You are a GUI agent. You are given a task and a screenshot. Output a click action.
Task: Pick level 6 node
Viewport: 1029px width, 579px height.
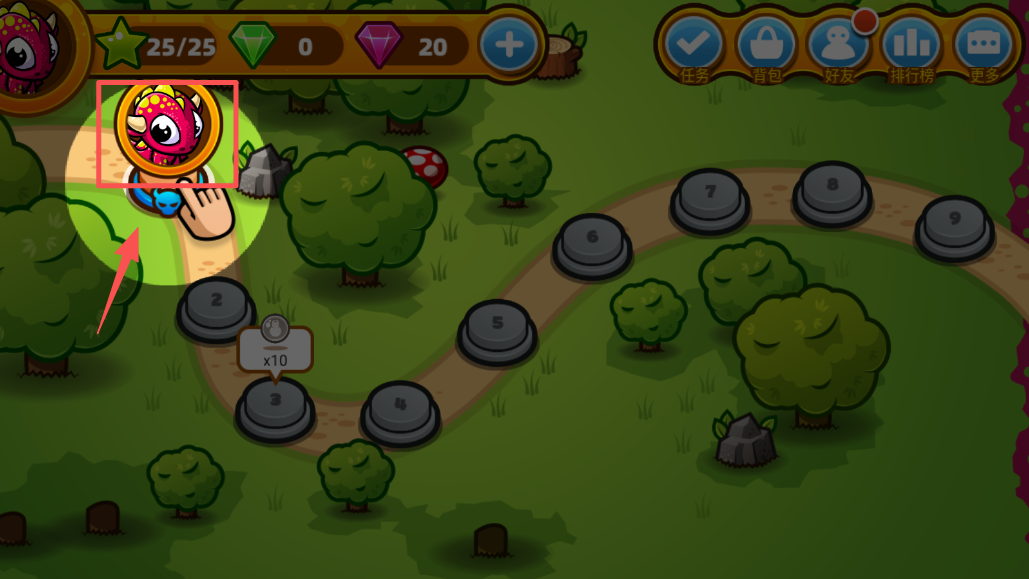pos(592,242)
